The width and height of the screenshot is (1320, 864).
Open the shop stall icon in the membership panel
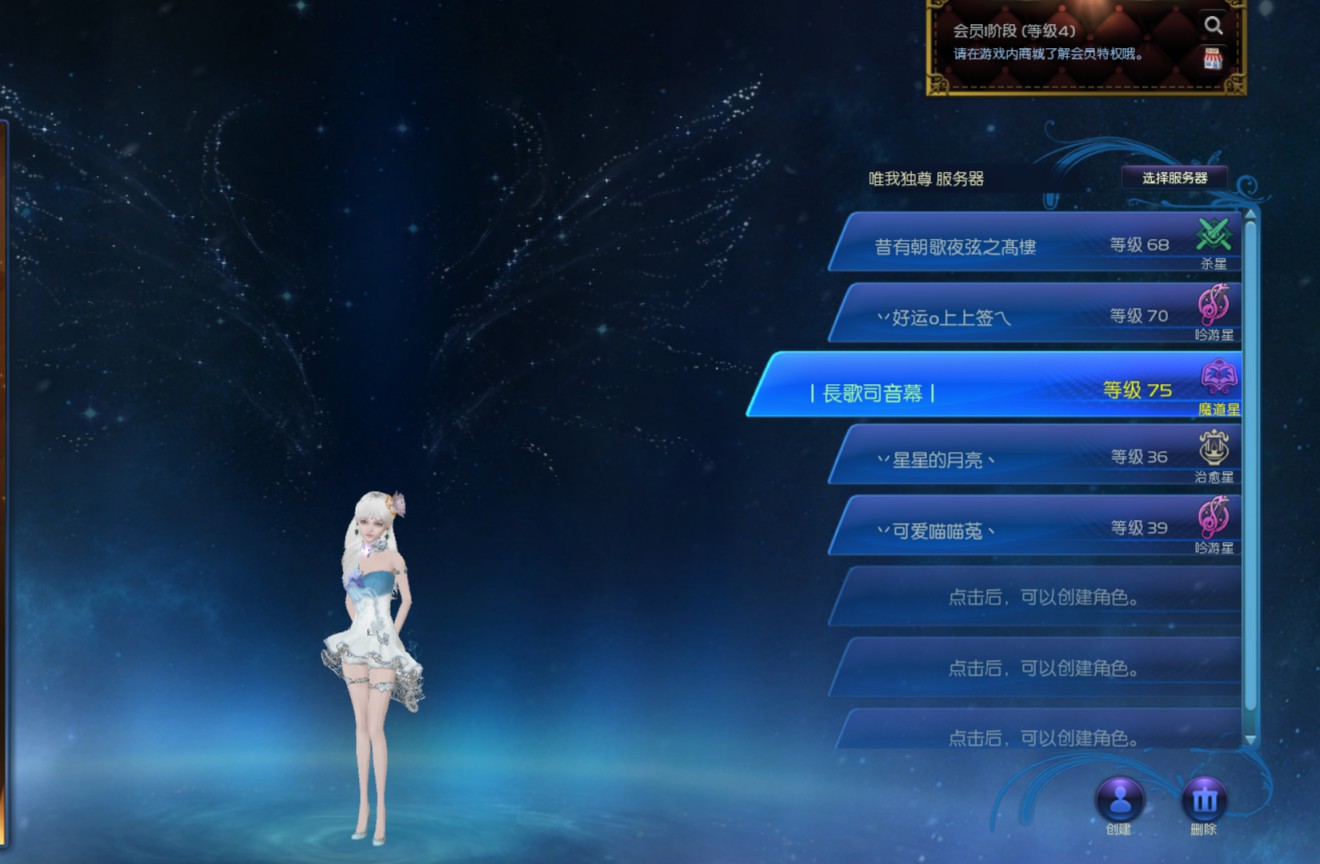pyautogui.click(x=1213, y=59)
